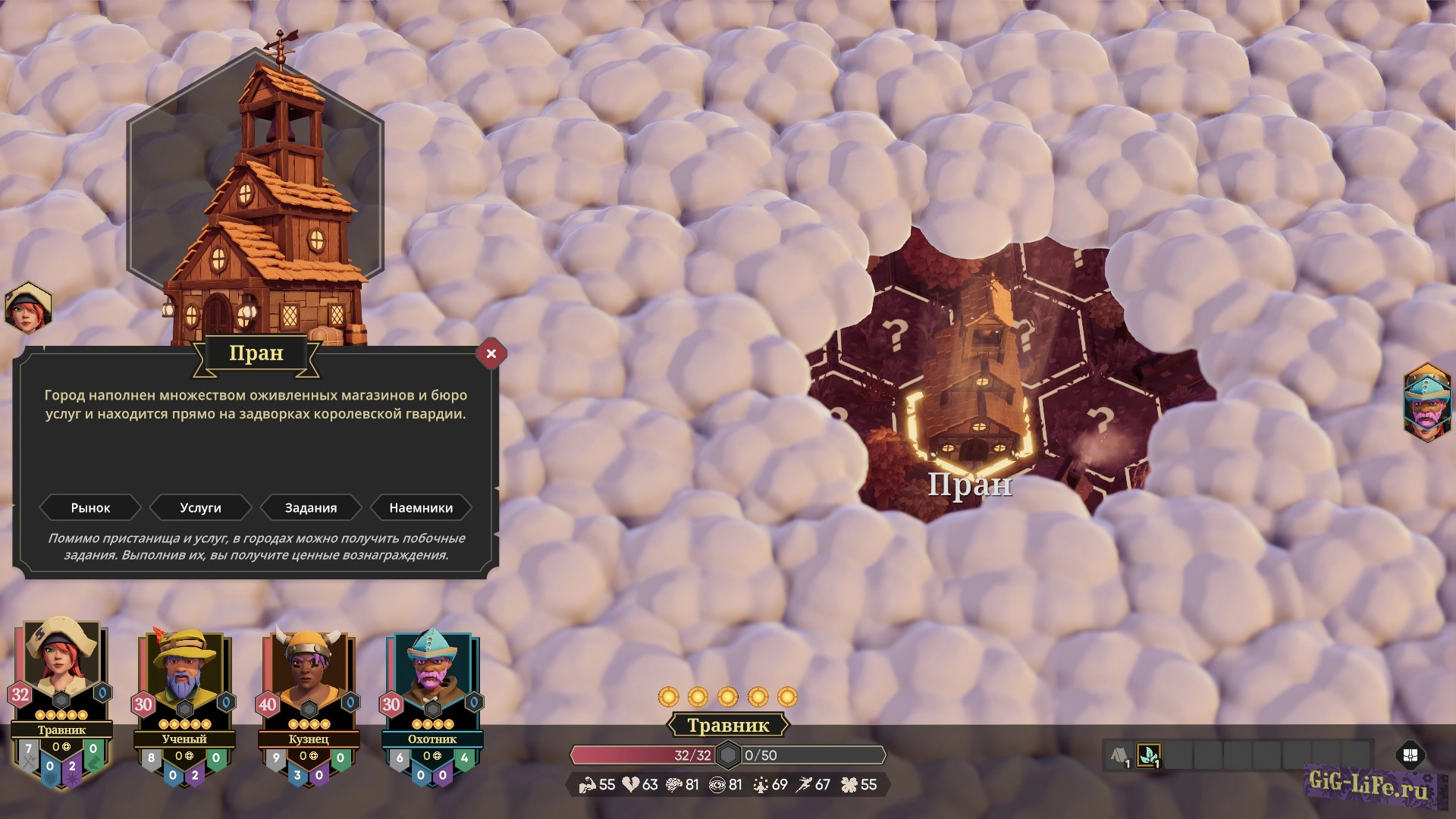Click the blue-hat hunter portrait icon
The height and width of the screenshot is (819, 1456).
click(1426, 403)
